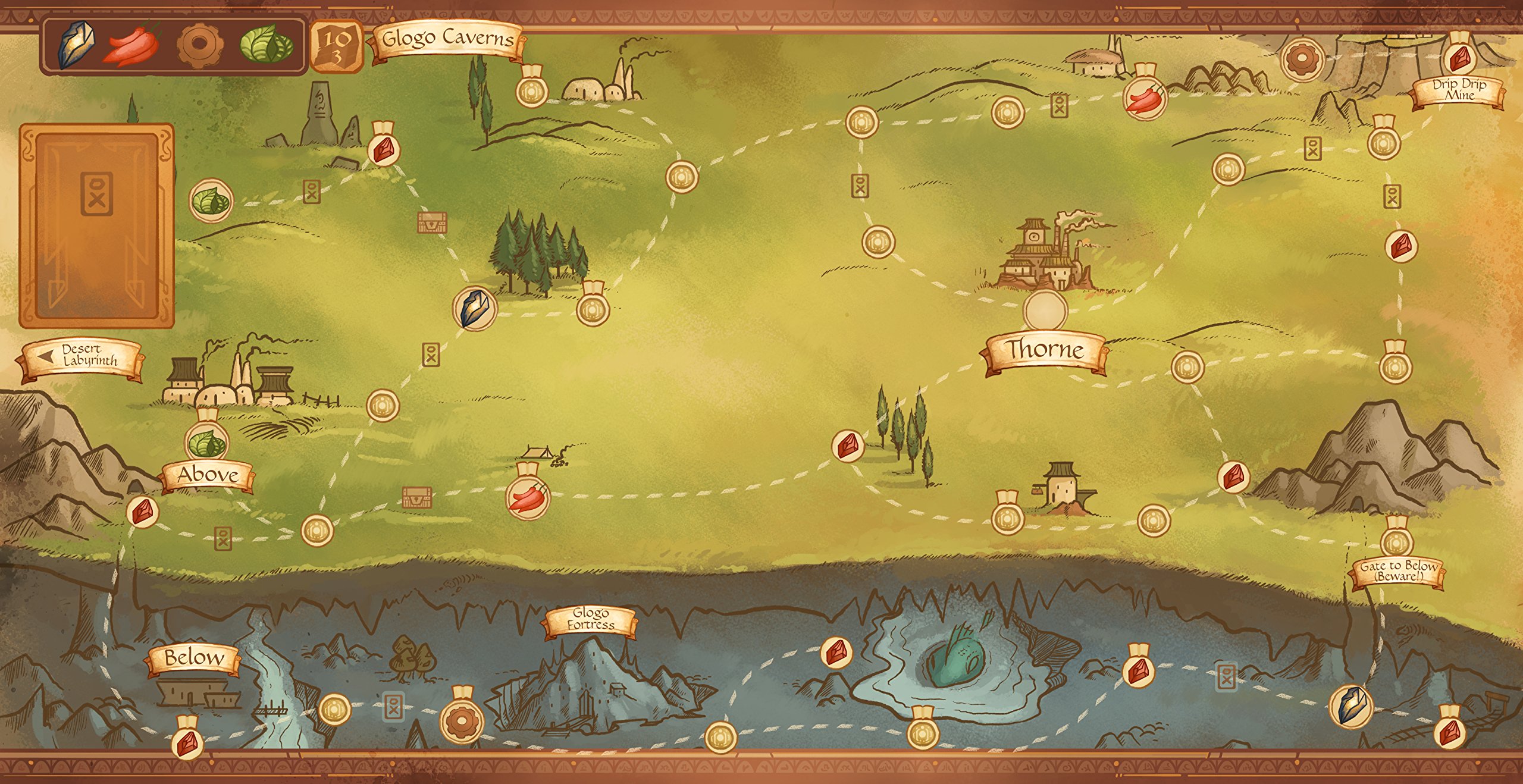Select the Above location banner
1523x784 pixels.
(208, 475)
